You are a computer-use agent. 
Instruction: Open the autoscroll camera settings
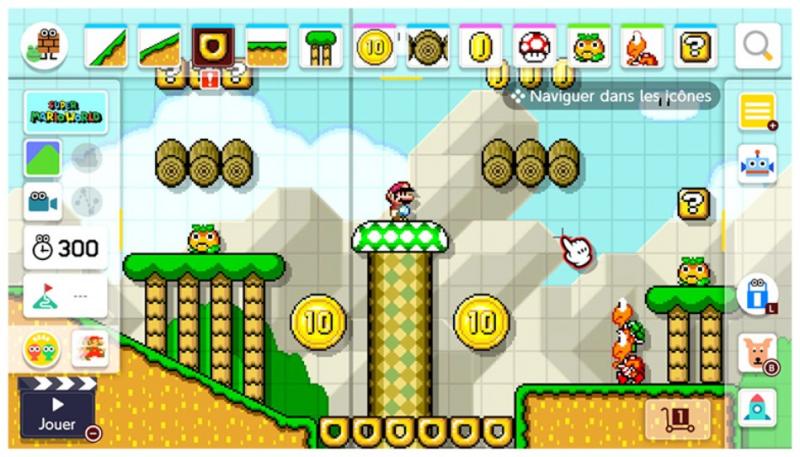(43, 201)
